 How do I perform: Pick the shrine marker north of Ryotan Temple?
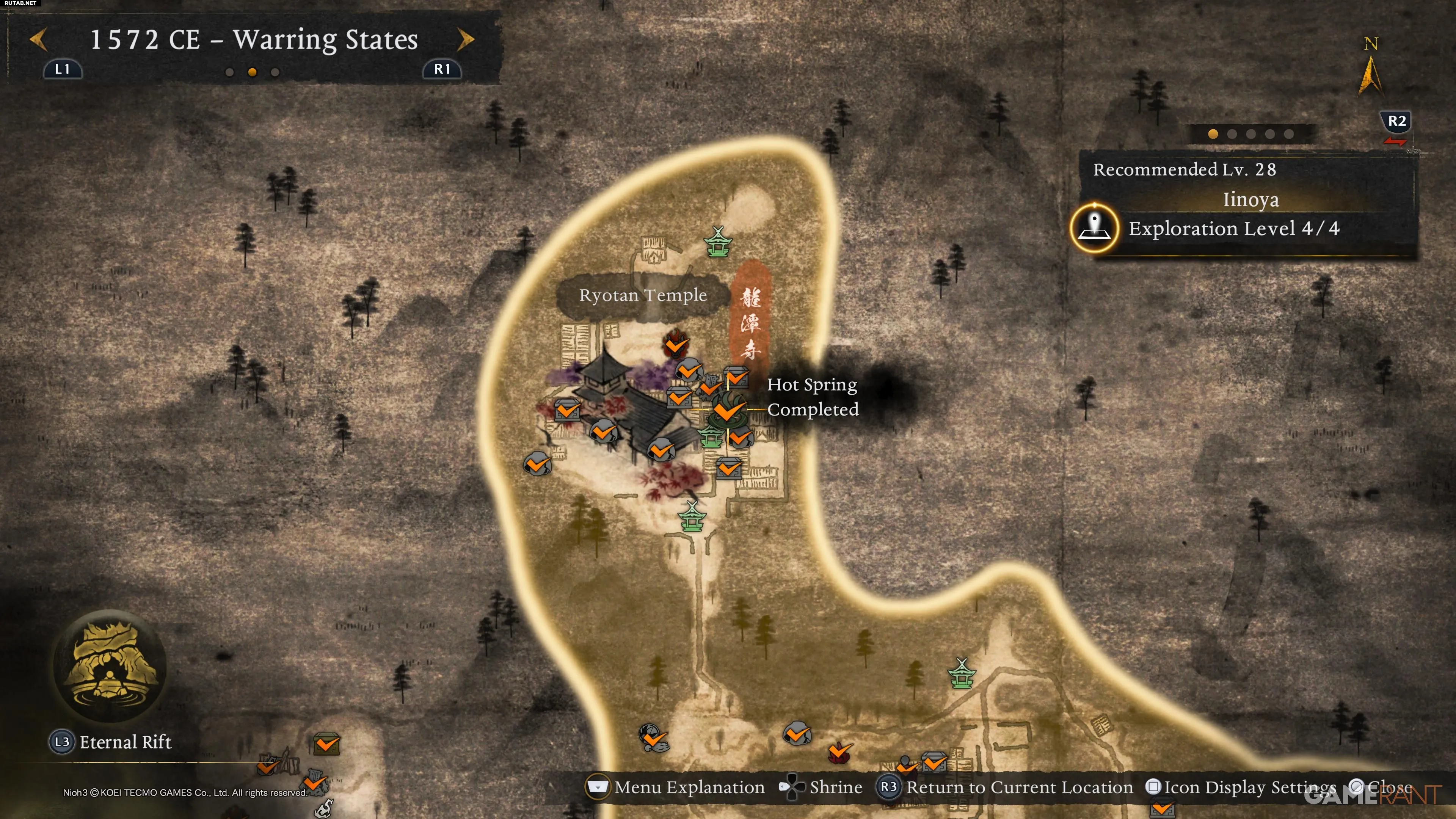718,243
